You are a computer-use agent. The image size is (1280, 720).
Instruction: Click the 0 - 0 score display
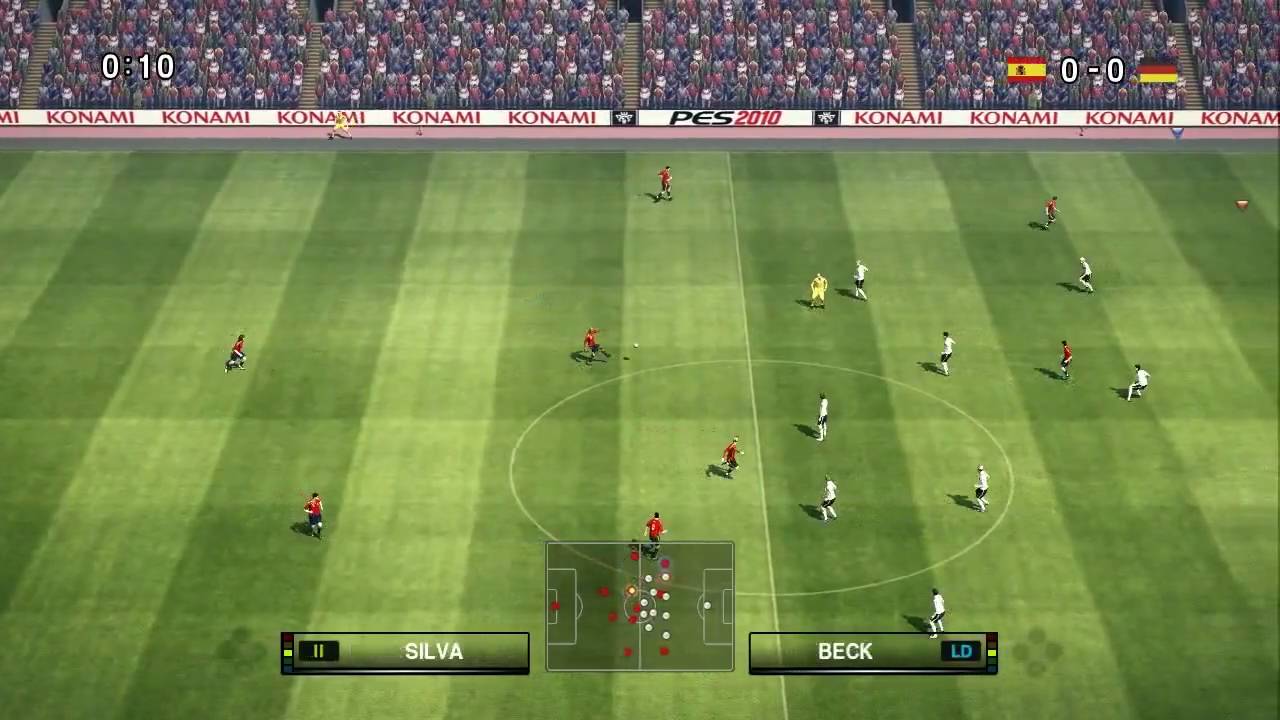point(1095,70)
